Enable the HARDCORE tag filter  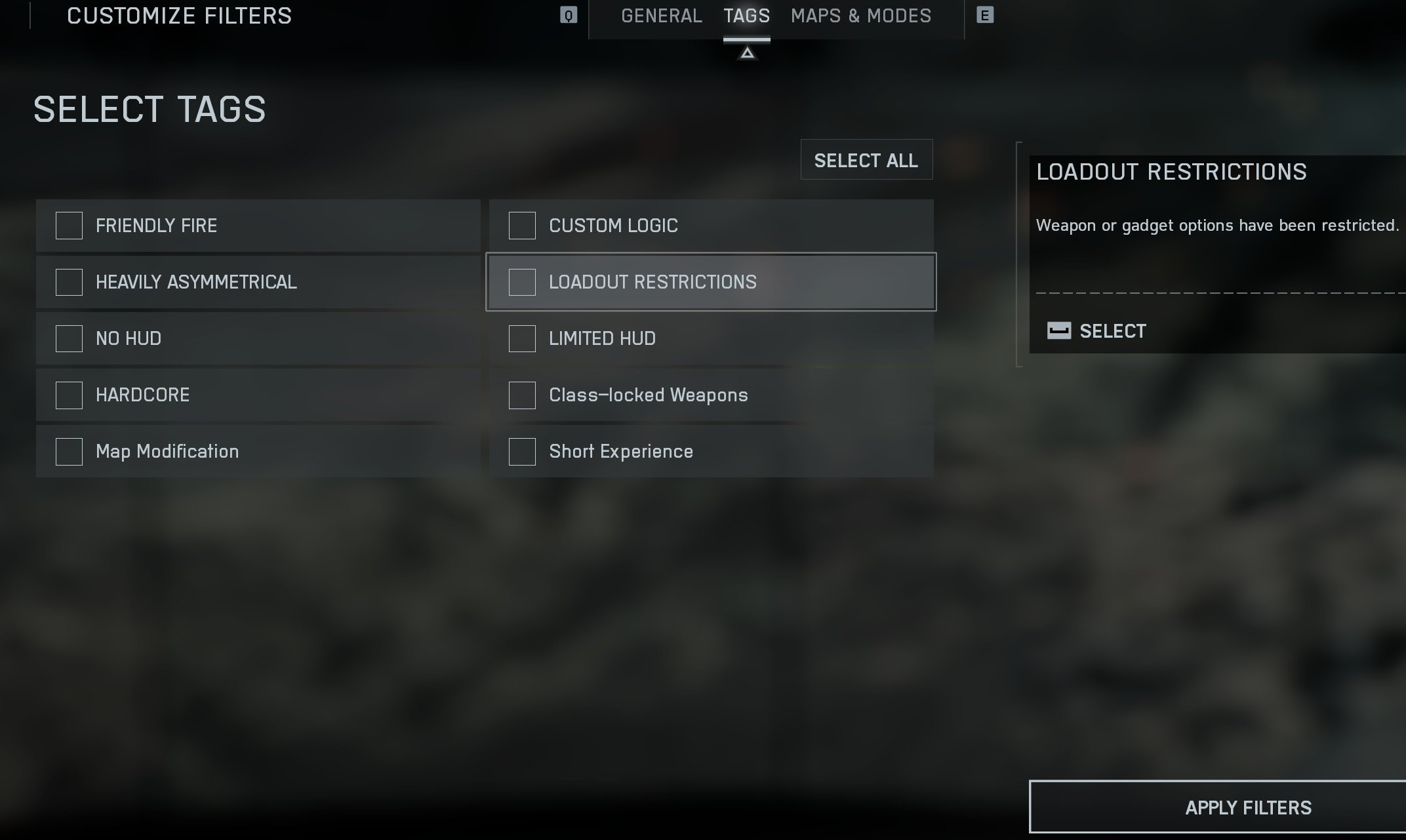(68, 395)
